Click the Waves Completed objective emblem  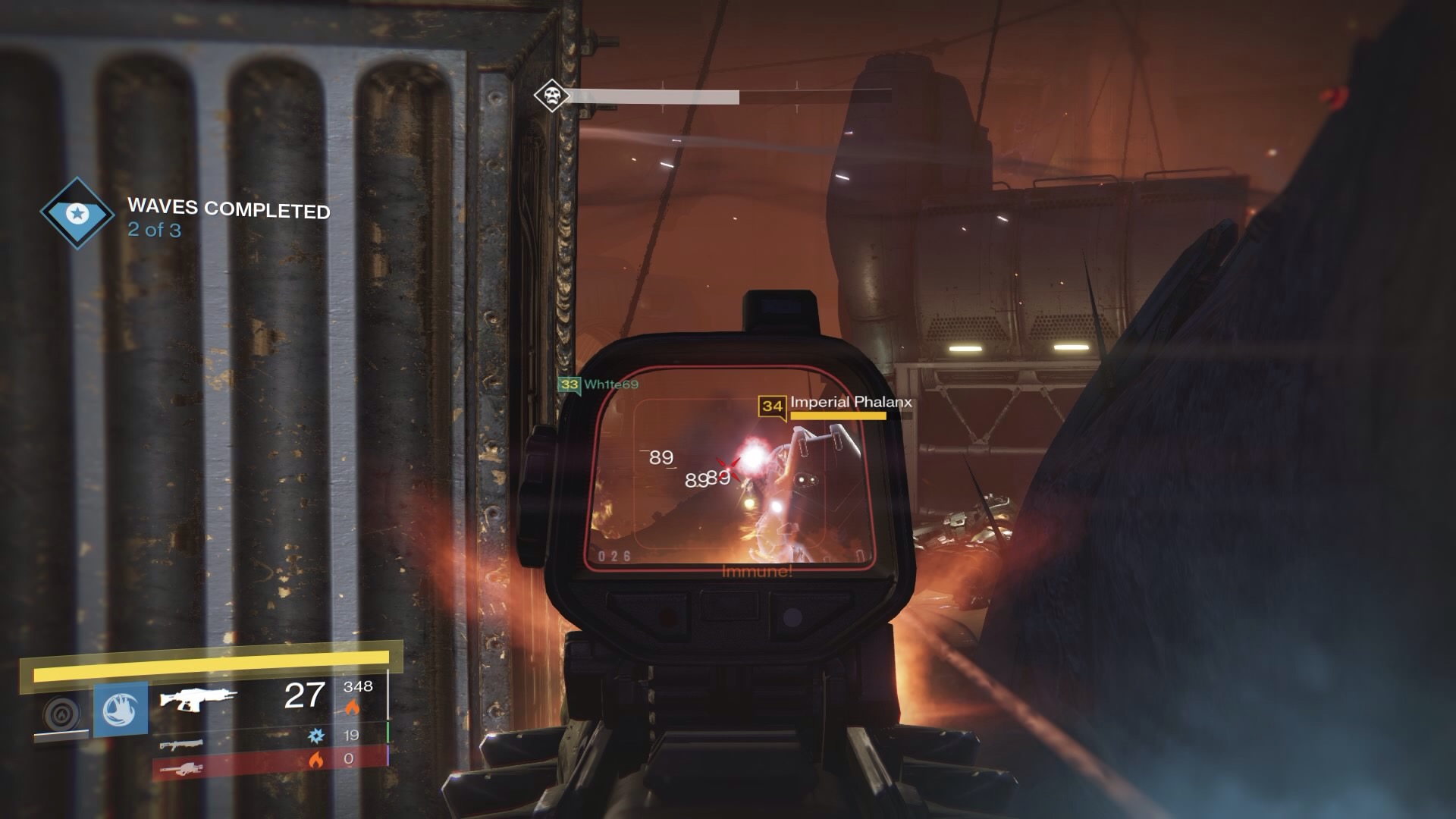(76, 214)
